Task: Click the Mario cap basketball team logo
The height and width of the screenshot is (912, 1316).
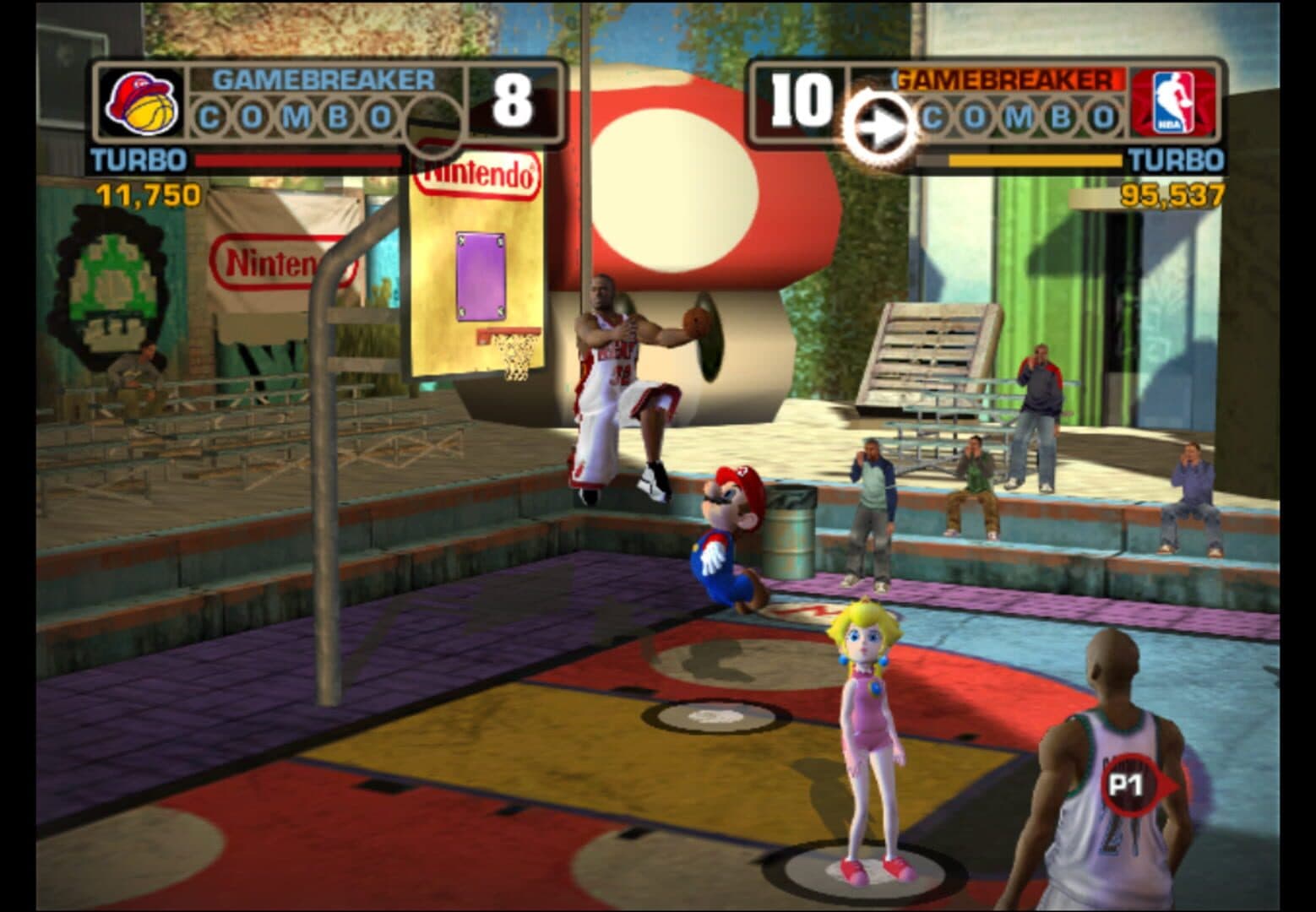Action: (142, 103)
